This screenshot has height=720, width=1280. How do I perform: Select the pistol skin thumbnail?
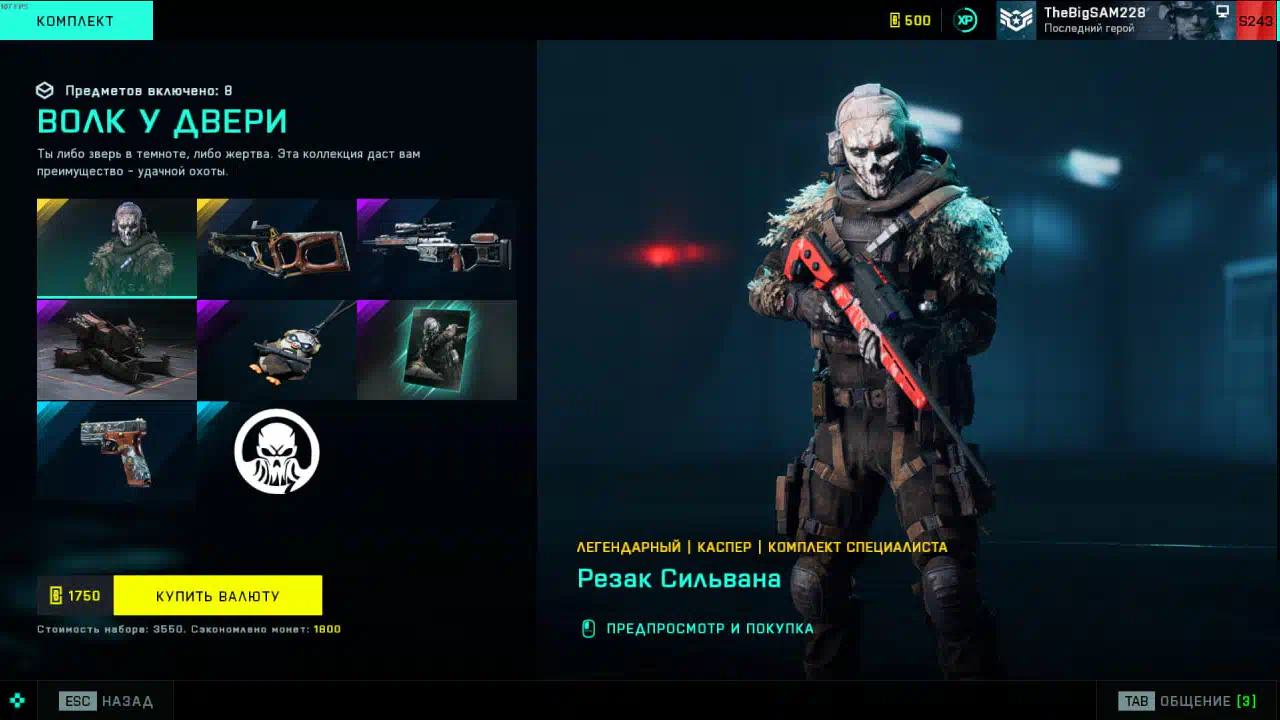(x=116, y=451)
